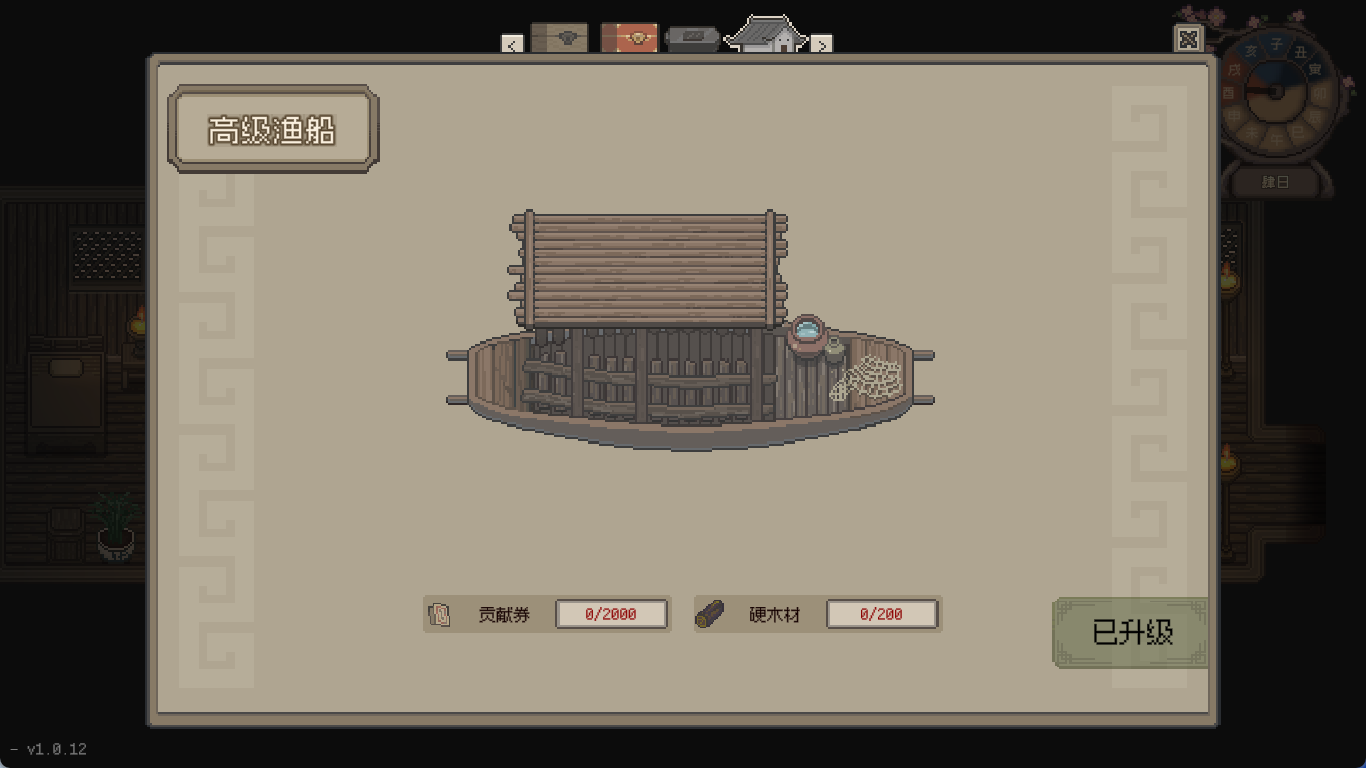Screen dimensions: 1366x768
Task: Click the 0/2000 contribution progress counter
Action: 612,613
